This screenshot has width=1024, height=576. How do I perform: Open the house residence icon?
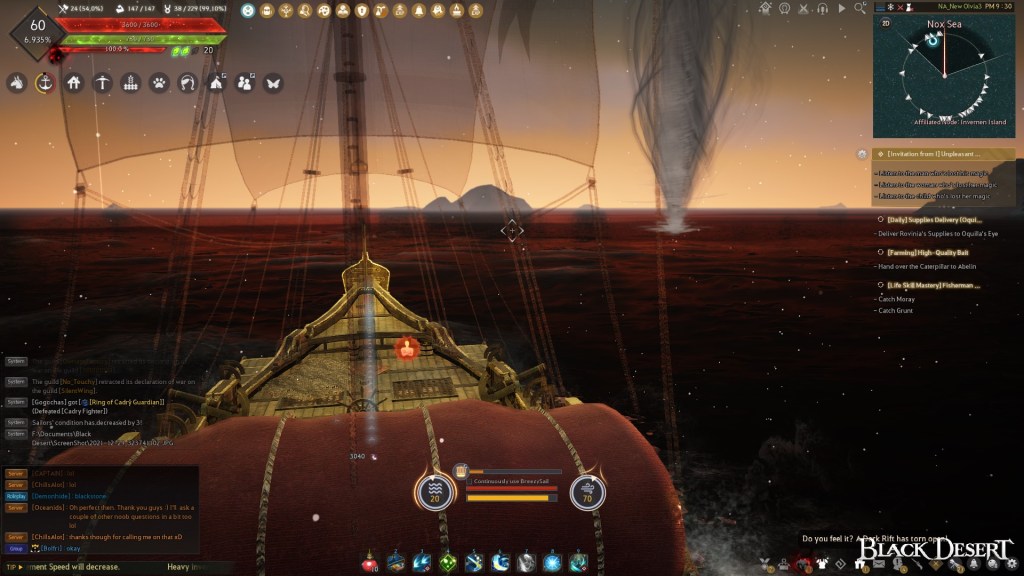tap(73, 83)
